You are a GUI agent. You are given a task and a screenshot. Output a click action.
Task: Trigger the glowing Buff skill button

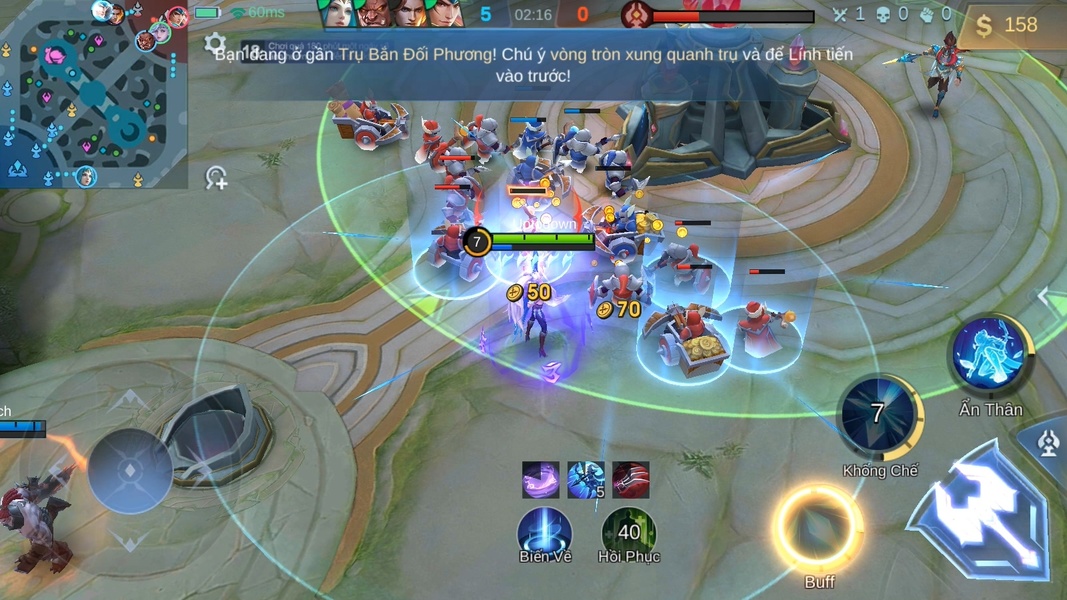click(x=818, y=528)
